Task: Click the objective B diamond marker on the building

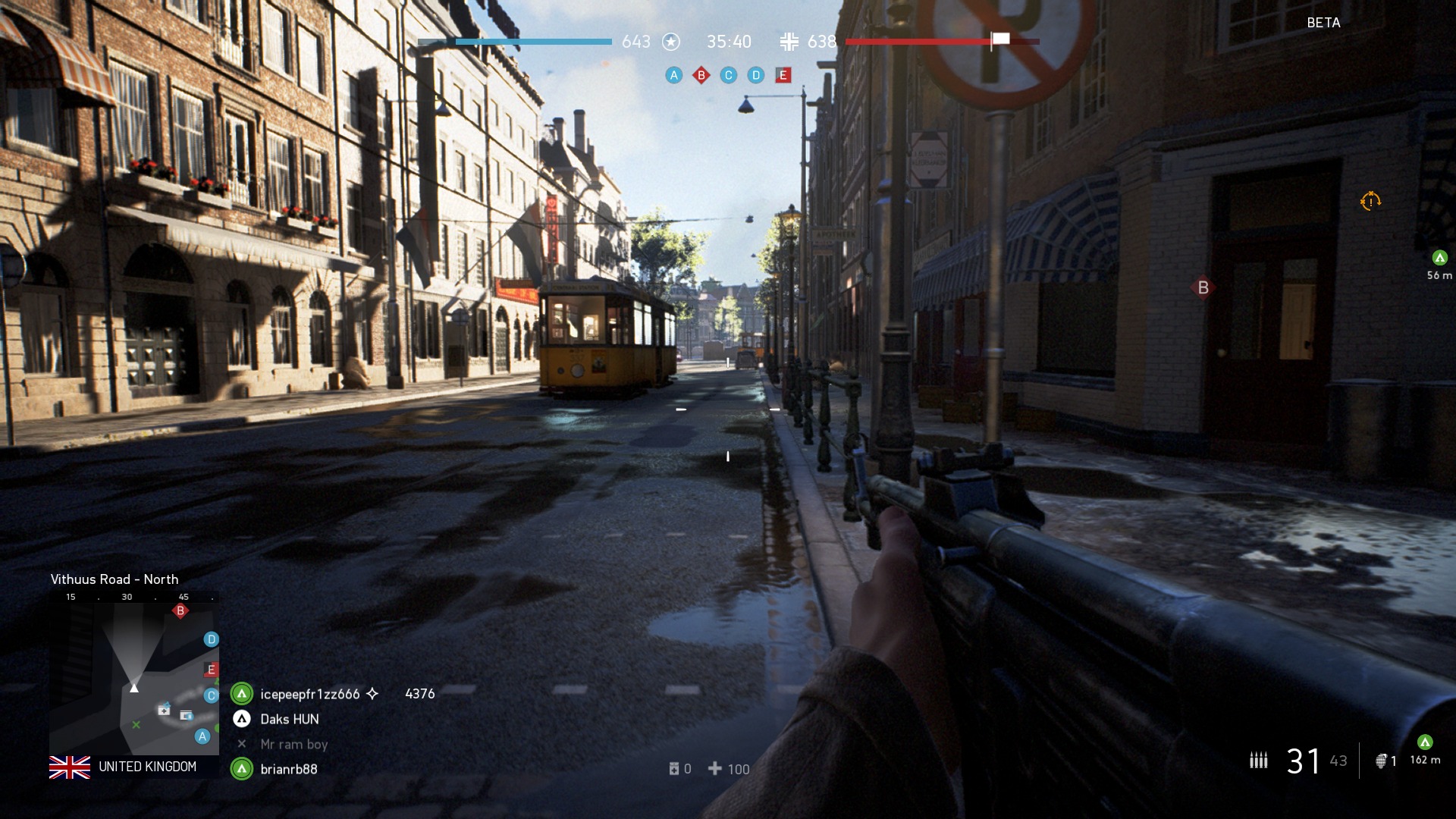Action: [1203, 287]
